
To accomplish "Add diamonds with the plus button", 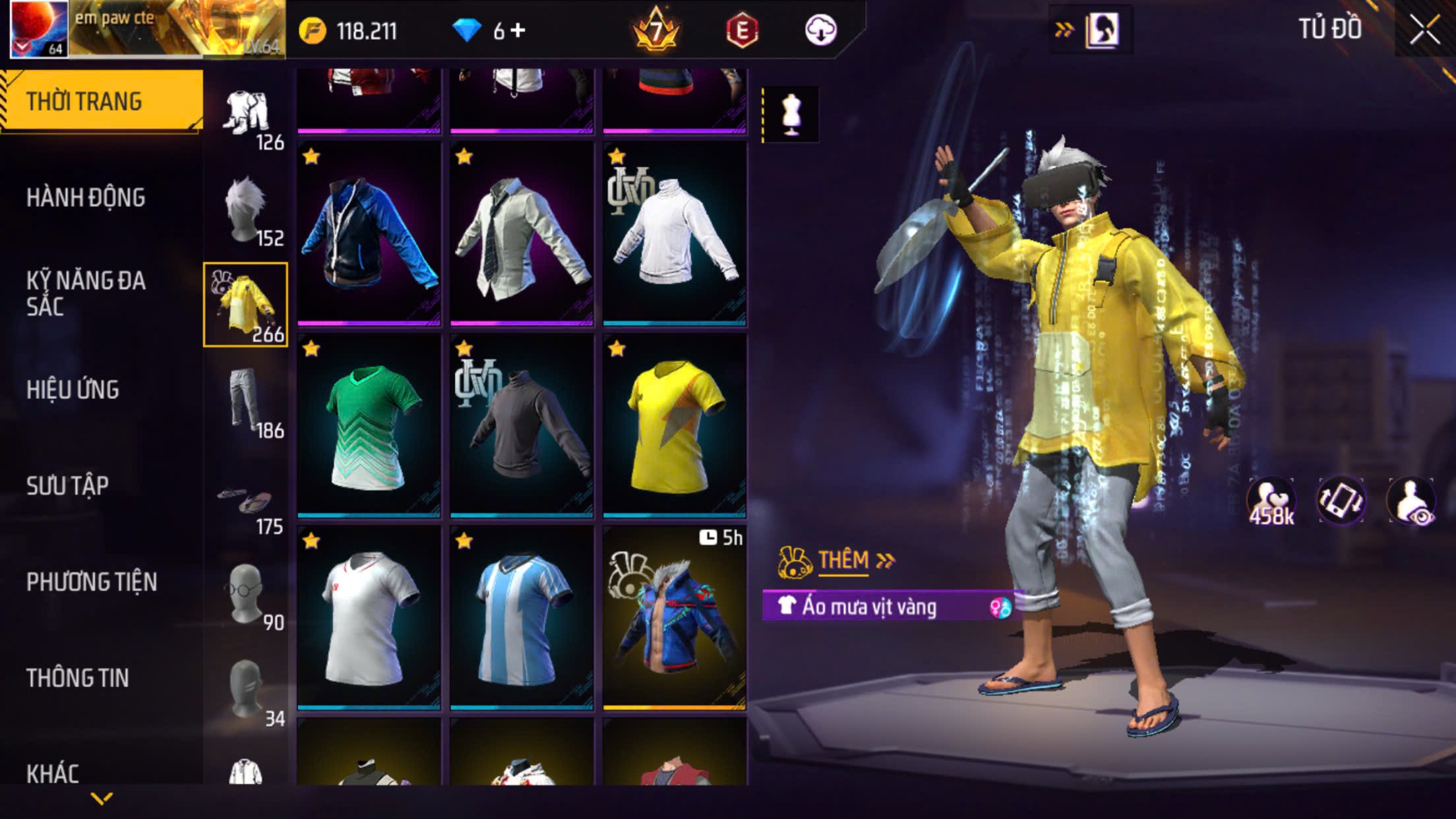I will click(518, 30).
